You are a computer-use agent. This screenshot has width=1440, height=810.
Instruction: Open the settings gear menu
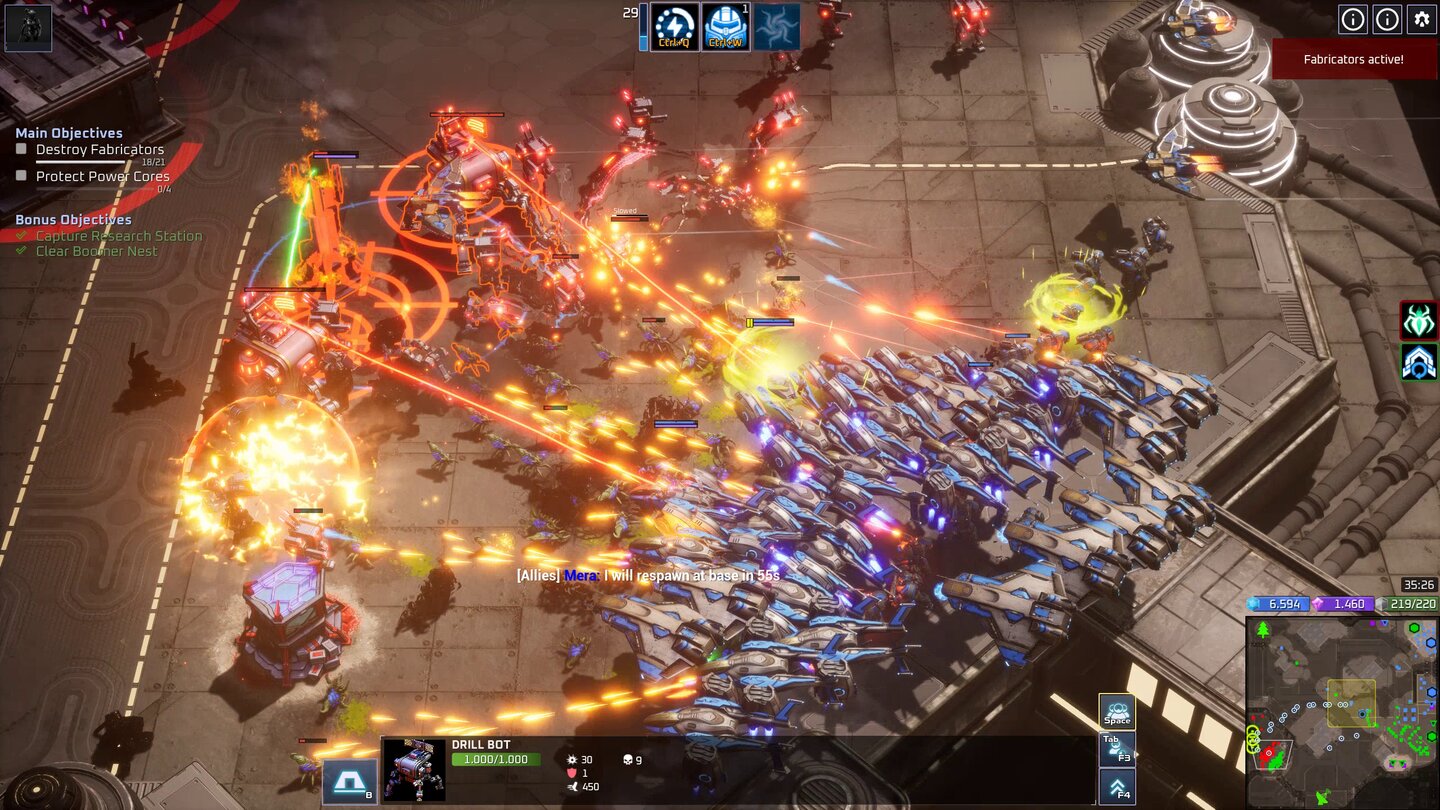1421,19
